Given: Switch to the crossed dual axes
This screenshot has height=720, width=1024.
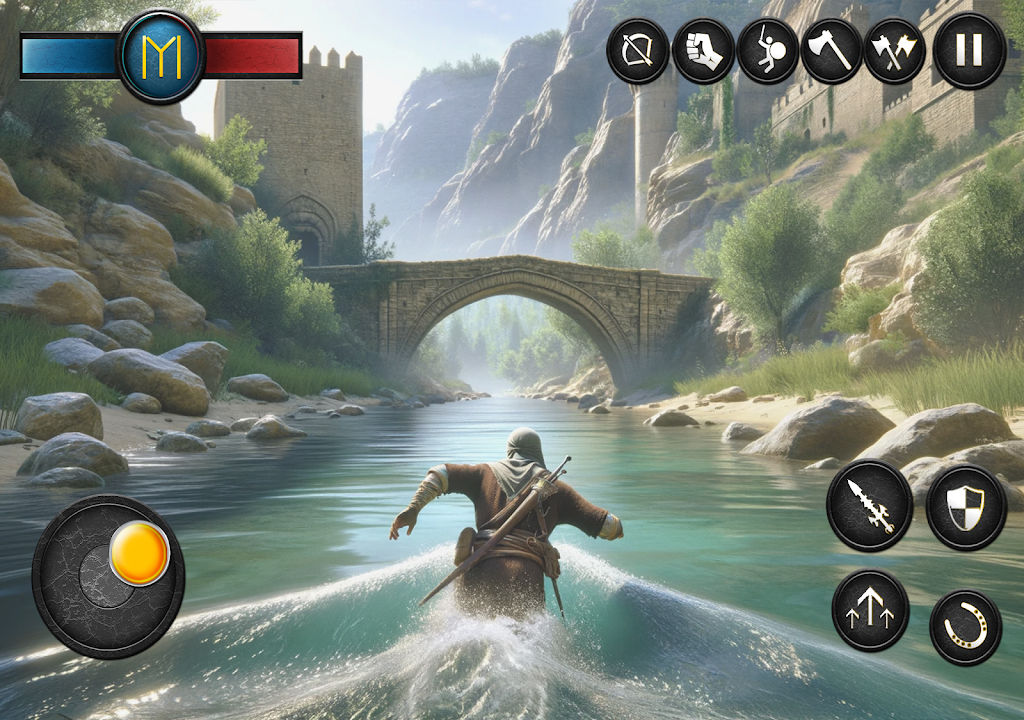Looking at the screenshot, I should pyautogui.click(x=895, y=51).
